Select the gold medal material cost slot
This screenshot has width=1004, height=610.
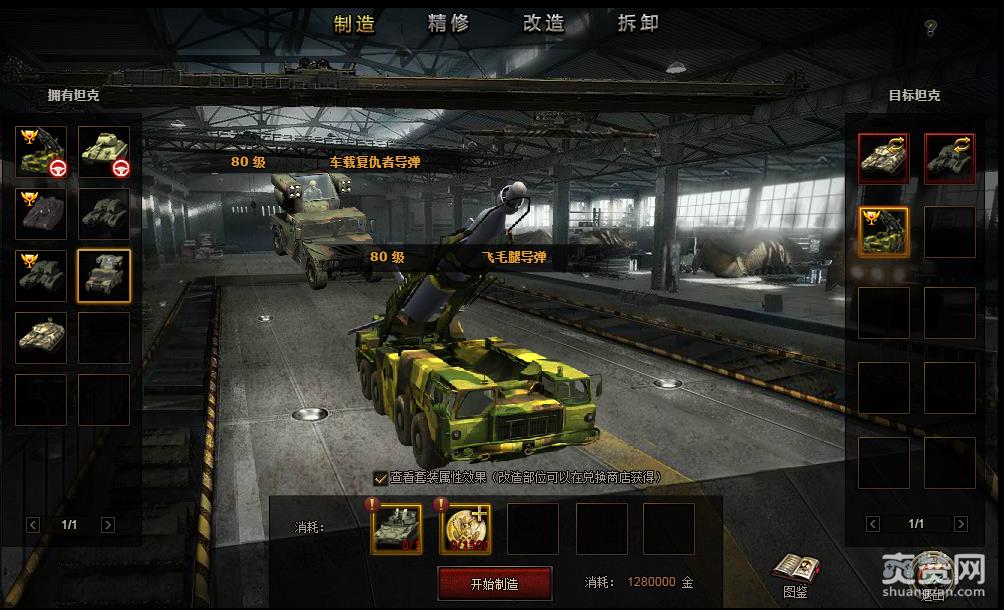(464, 529)
